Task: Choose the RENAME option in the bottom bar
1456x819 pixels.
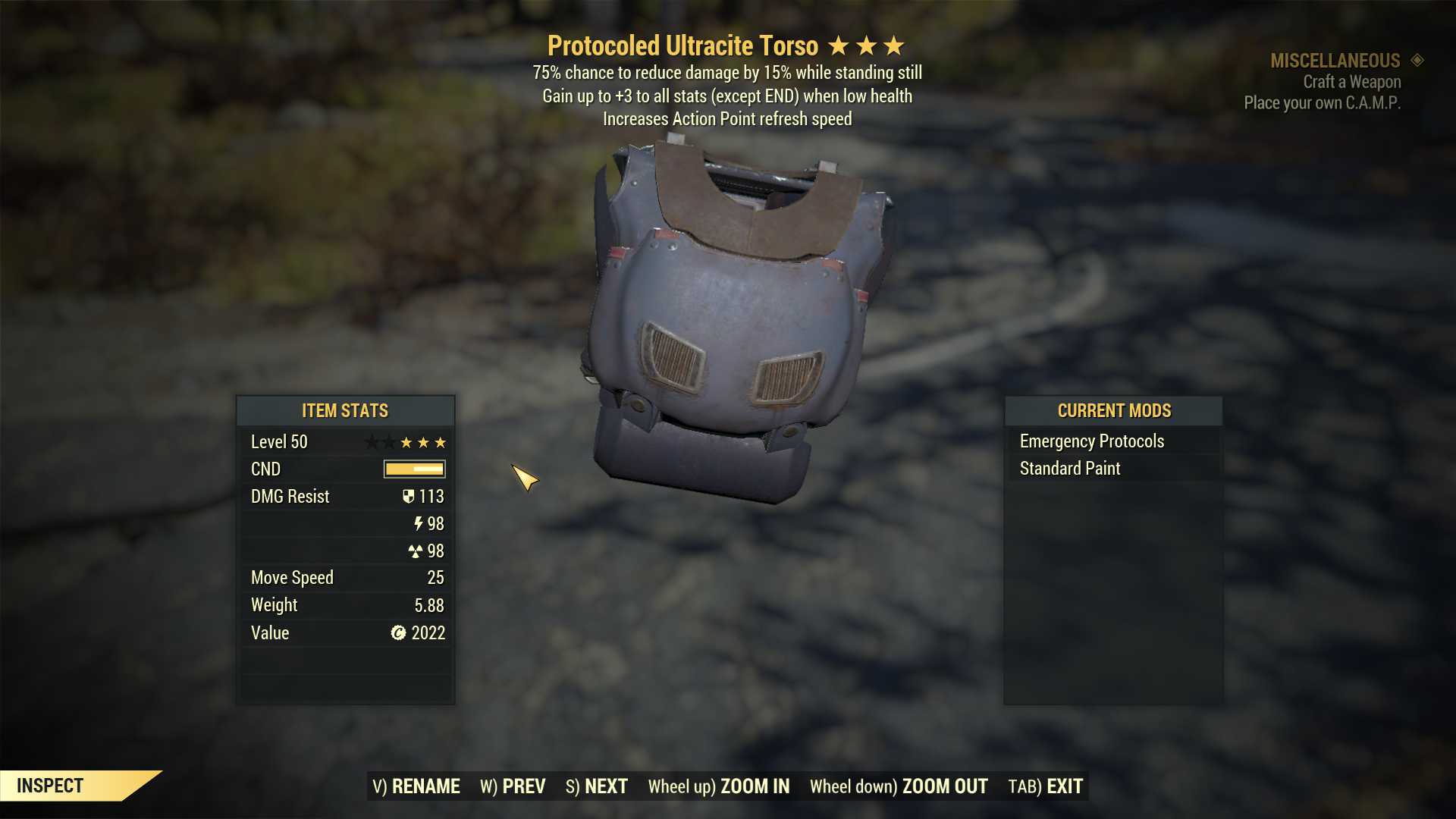Action: point(416,786)
